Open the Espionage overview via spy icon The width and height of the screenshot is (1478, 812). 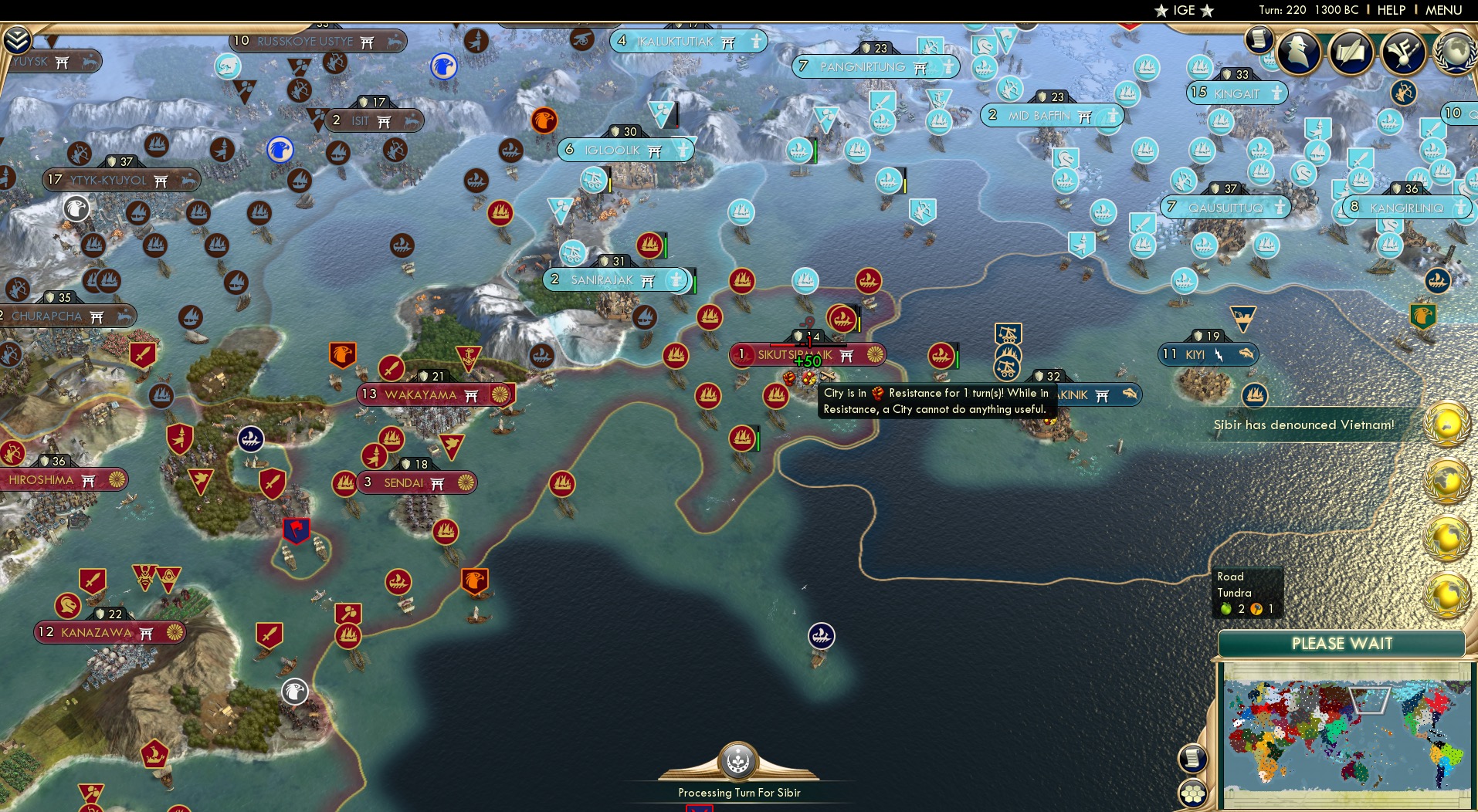(1300, 52)
